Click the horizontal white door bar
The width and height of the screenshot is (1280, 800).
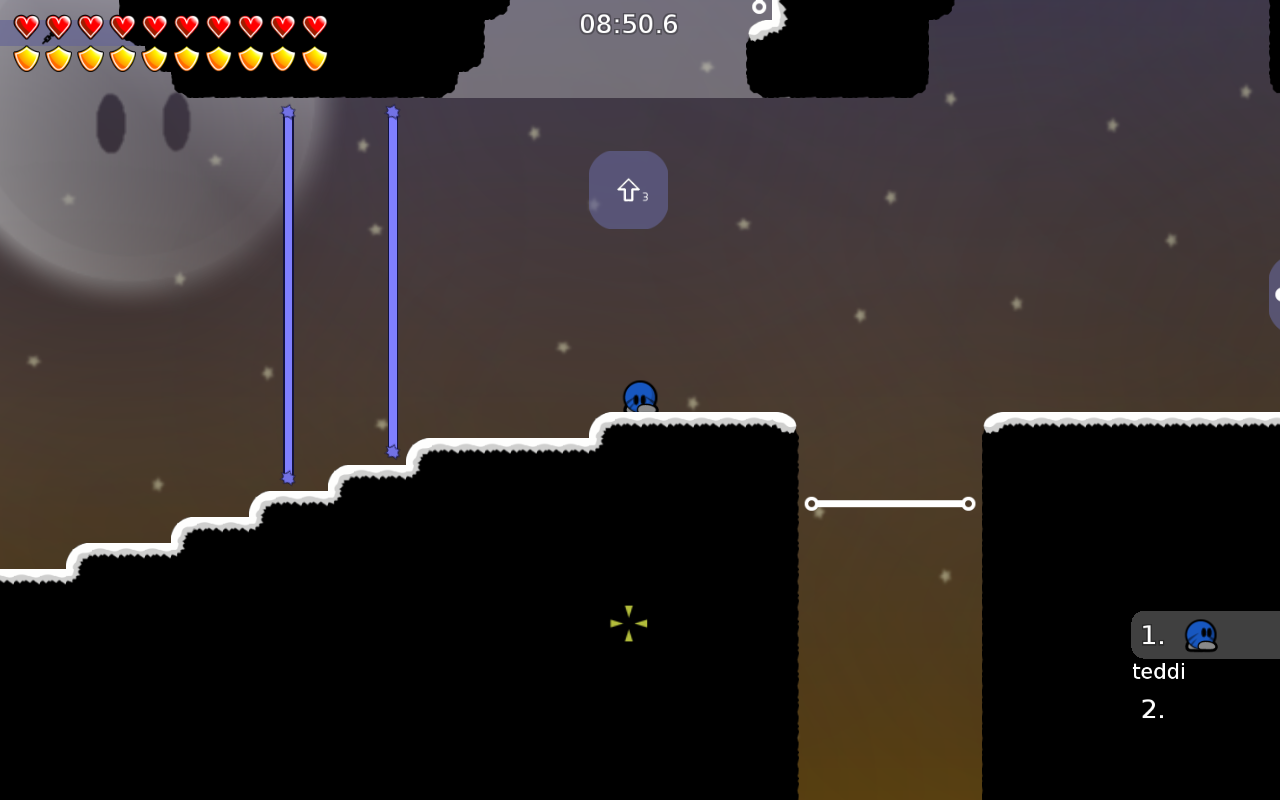pyautogui.click(x=890, y=504)
